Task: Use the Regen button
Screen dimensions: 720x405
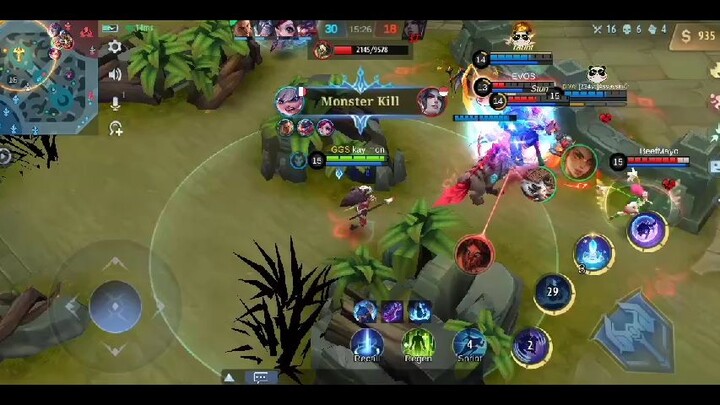Action: click(418, 344)
